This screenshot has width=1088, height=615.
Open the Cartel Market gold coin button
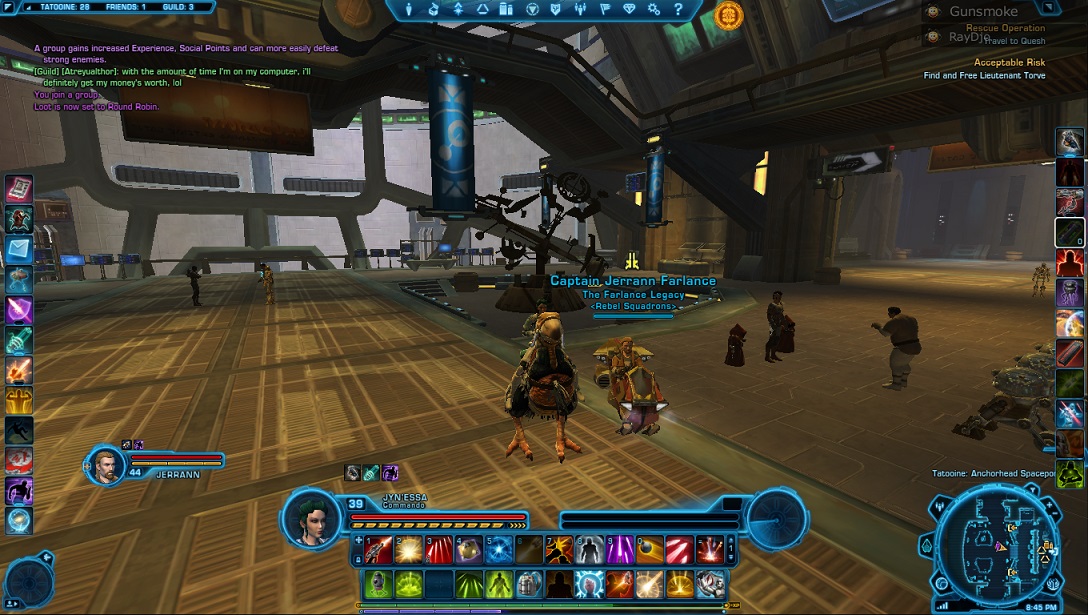point(729,14)
